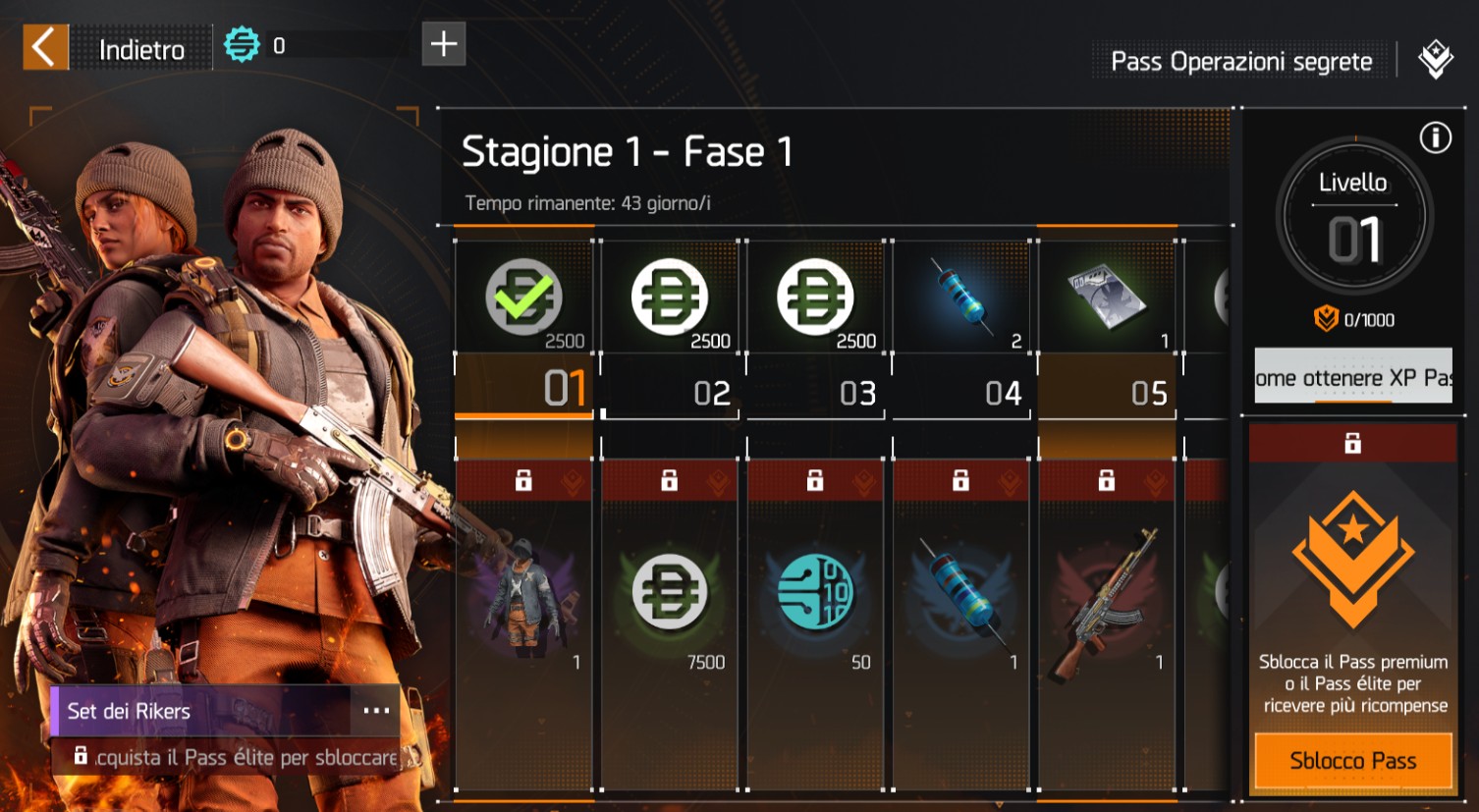Unlock the pass with Sblocco Pass
This screenshot has height=812, width=1479.
point(1352,761)
